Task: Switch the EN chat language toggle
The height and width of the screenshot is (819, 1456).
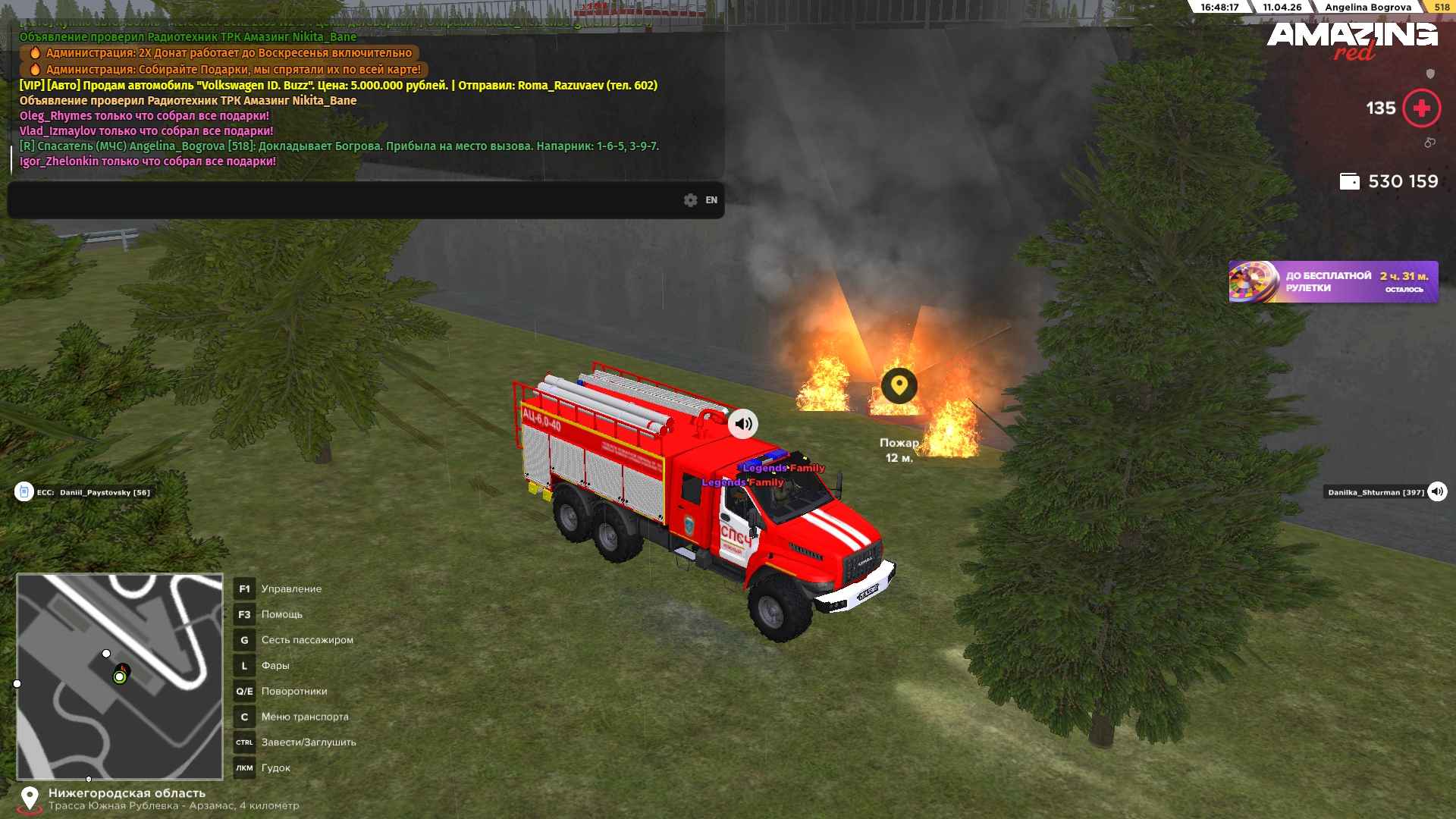Action: click(x=711, y=200)
